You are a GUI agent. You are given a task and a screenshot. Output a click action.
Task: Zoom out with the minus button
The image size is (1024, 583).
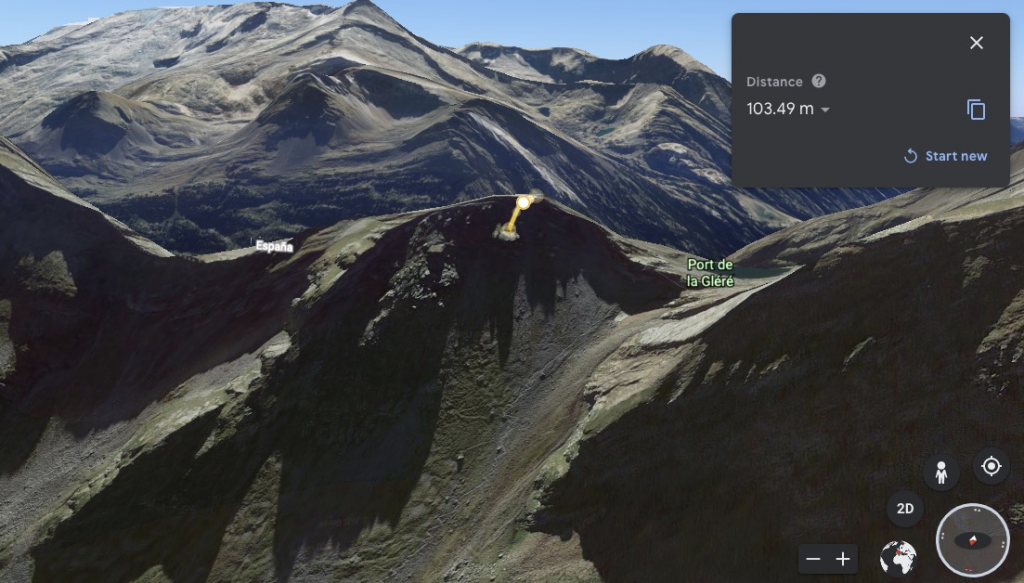coord(814,559)
